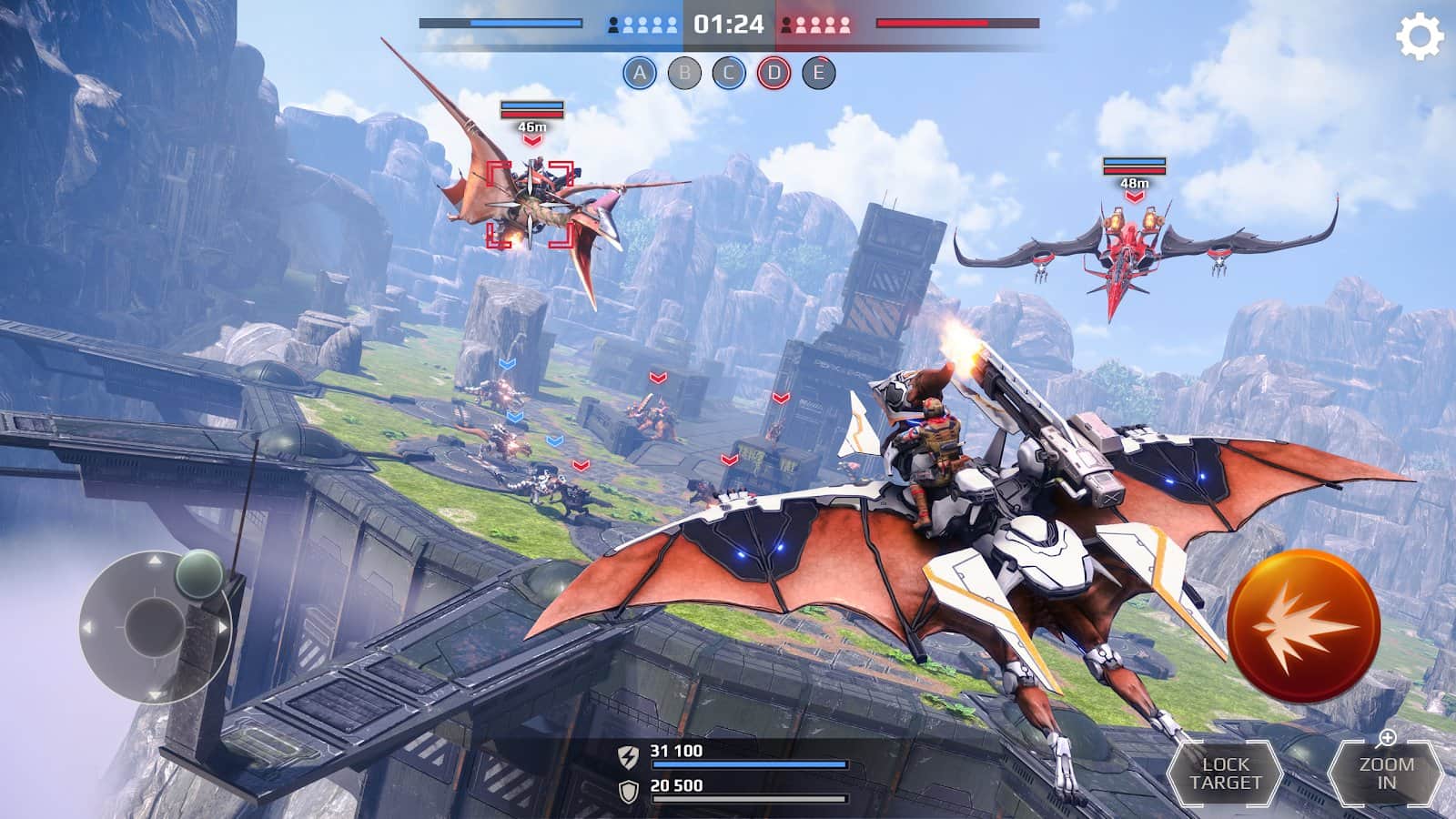Select beacon C in the capture row
Viewport: 1456px width, 819px height.
point(729,70)
